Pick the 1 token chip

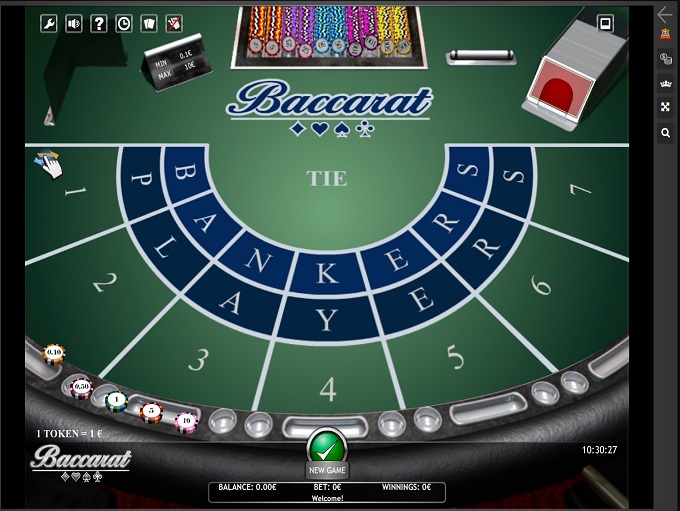[116, 400]
